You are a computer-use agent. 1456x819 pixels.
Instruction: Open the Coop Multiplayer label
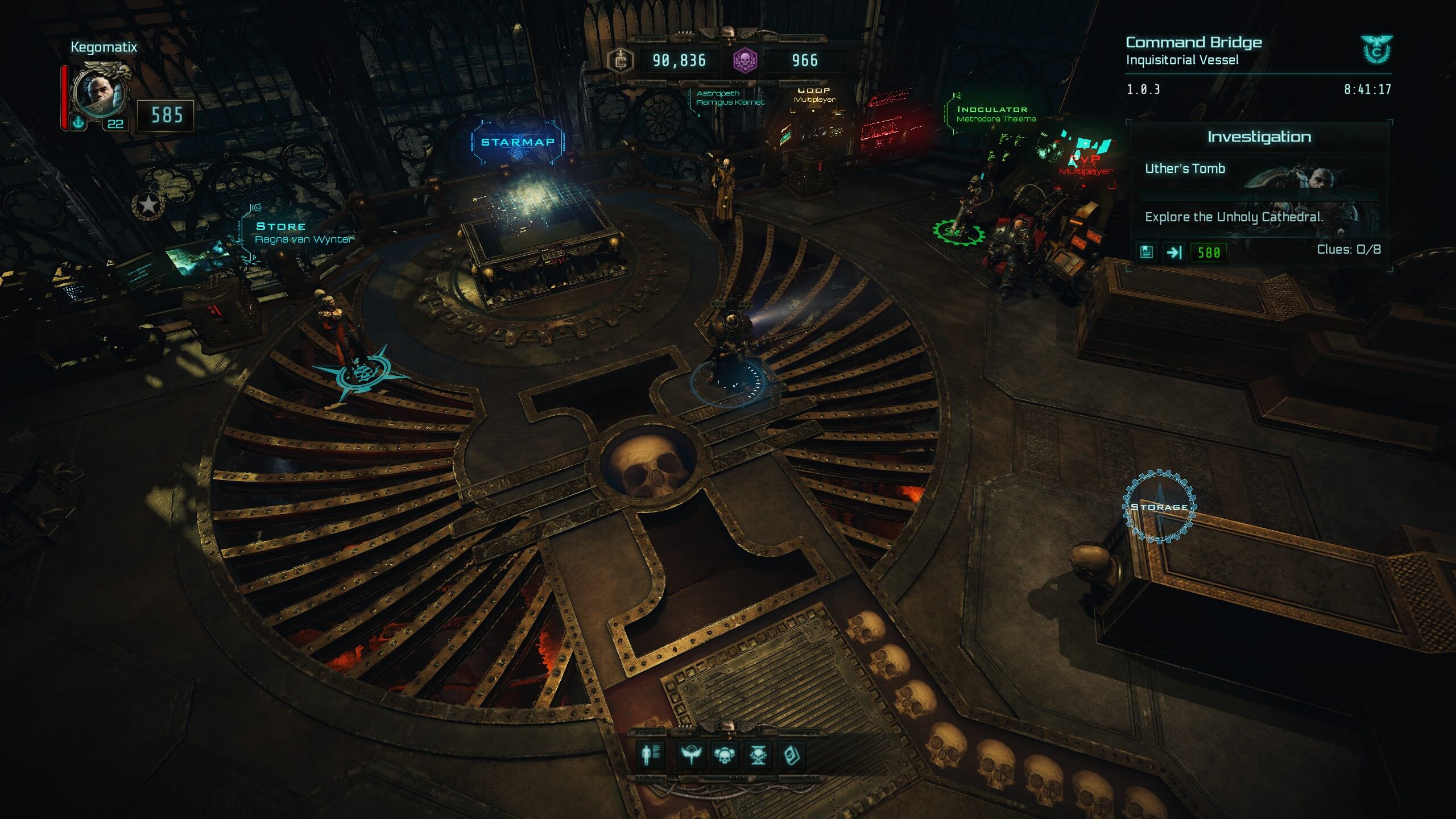pos(814,95)
